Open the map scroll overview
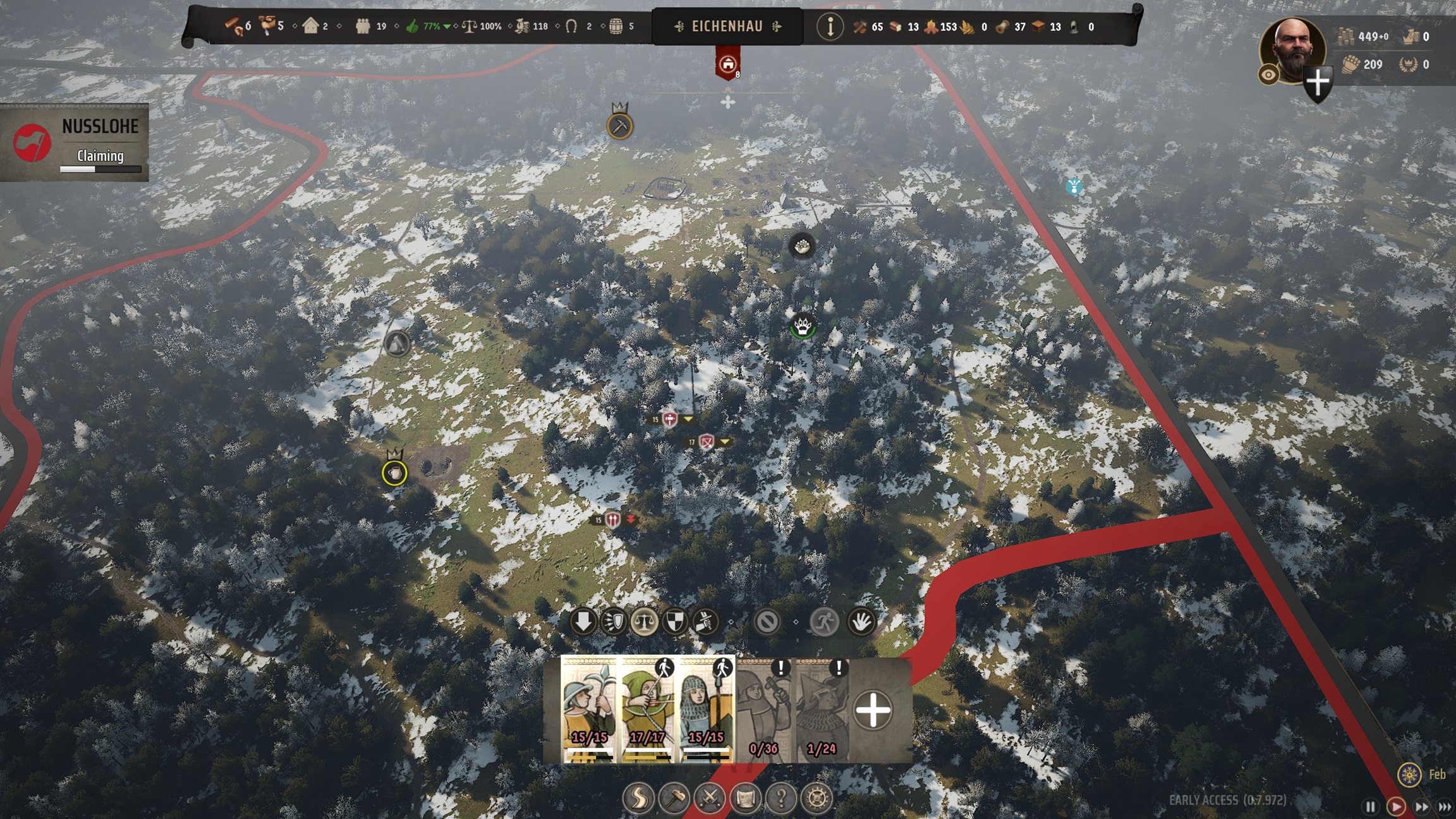The width and height of the screenshot is (1456, 819). 745,798
